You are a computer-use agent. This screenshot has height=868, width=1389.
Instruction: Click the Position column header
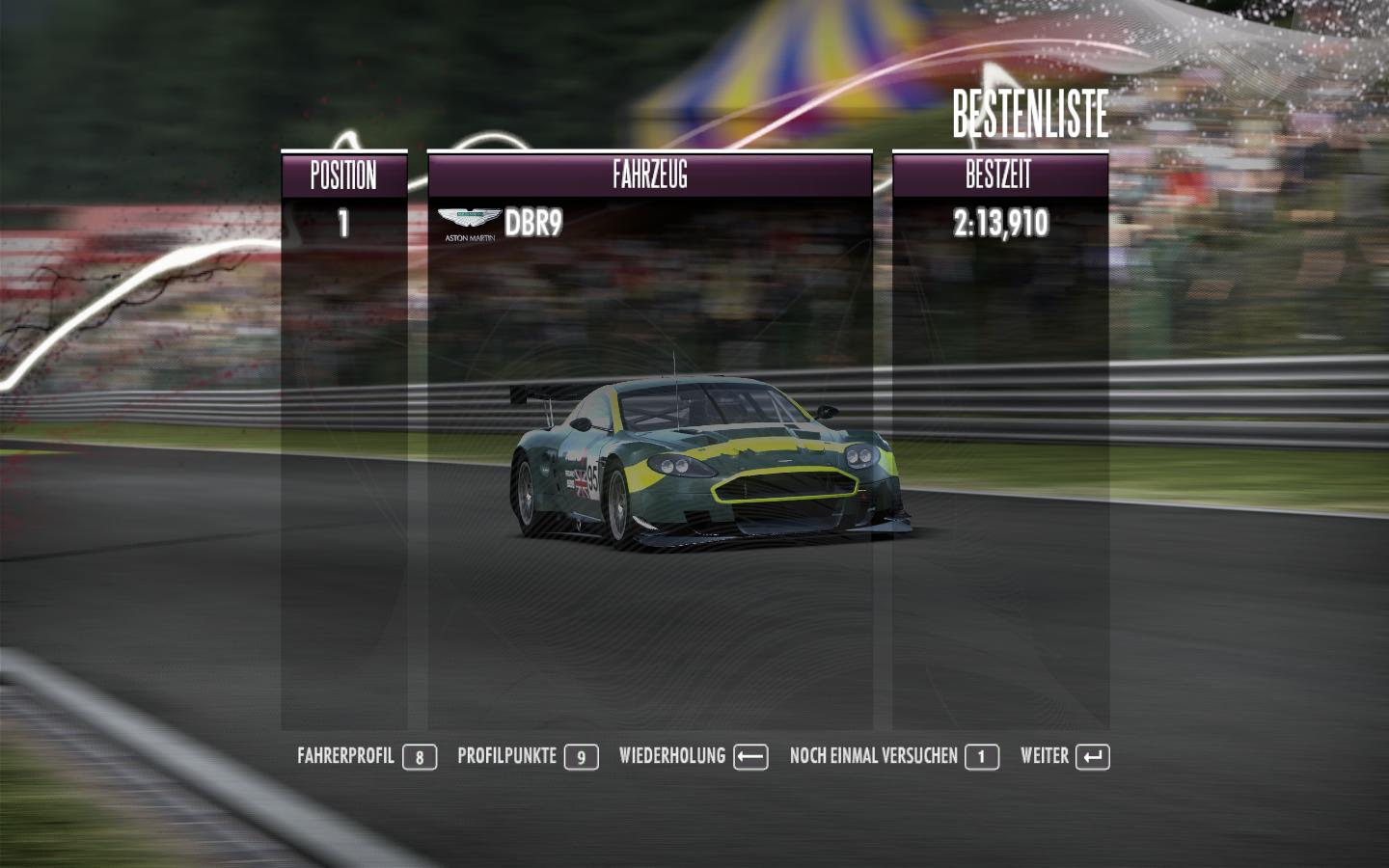click(343, 176)
